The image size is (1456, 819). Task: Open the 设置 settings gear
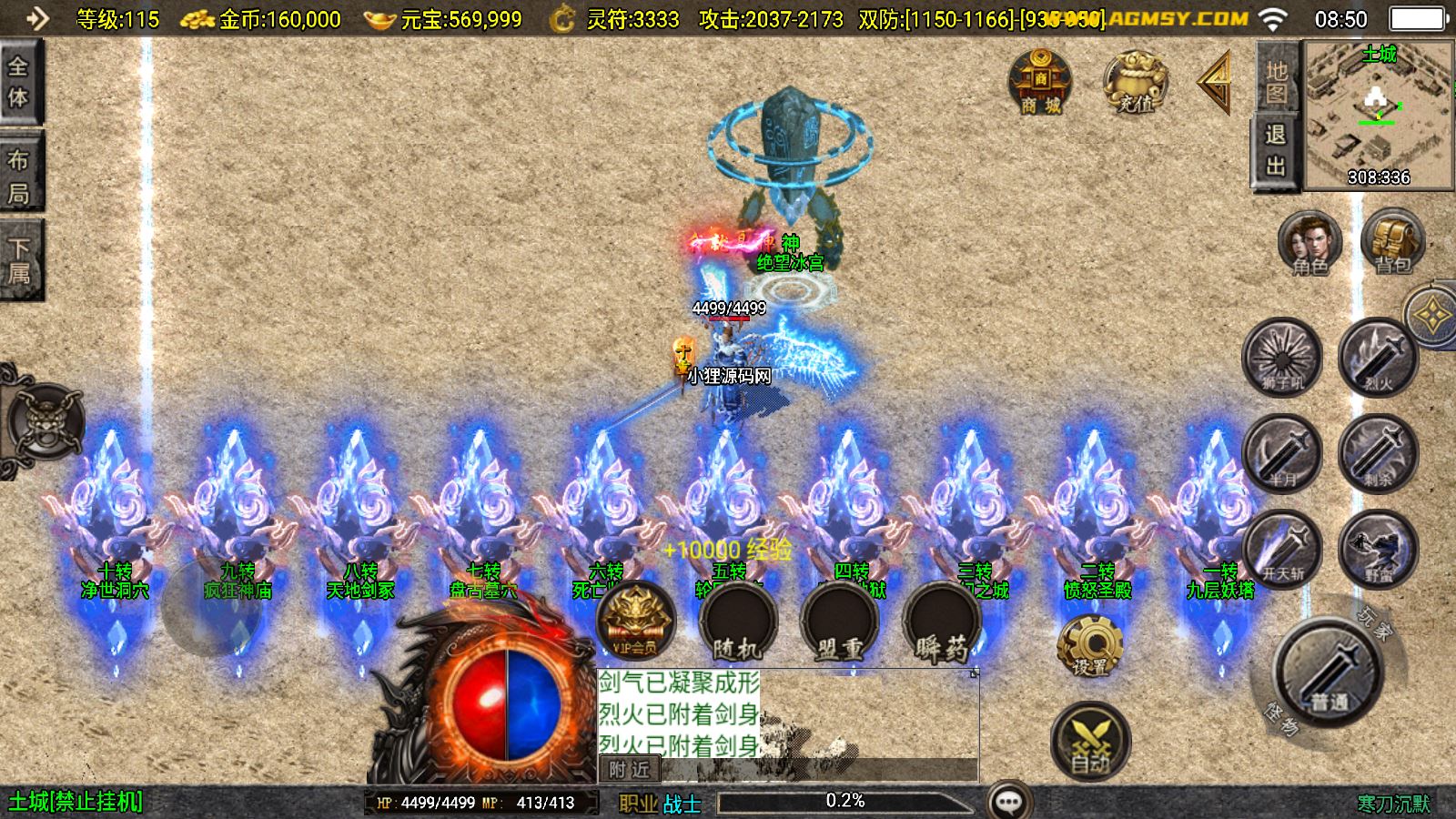1089,645
